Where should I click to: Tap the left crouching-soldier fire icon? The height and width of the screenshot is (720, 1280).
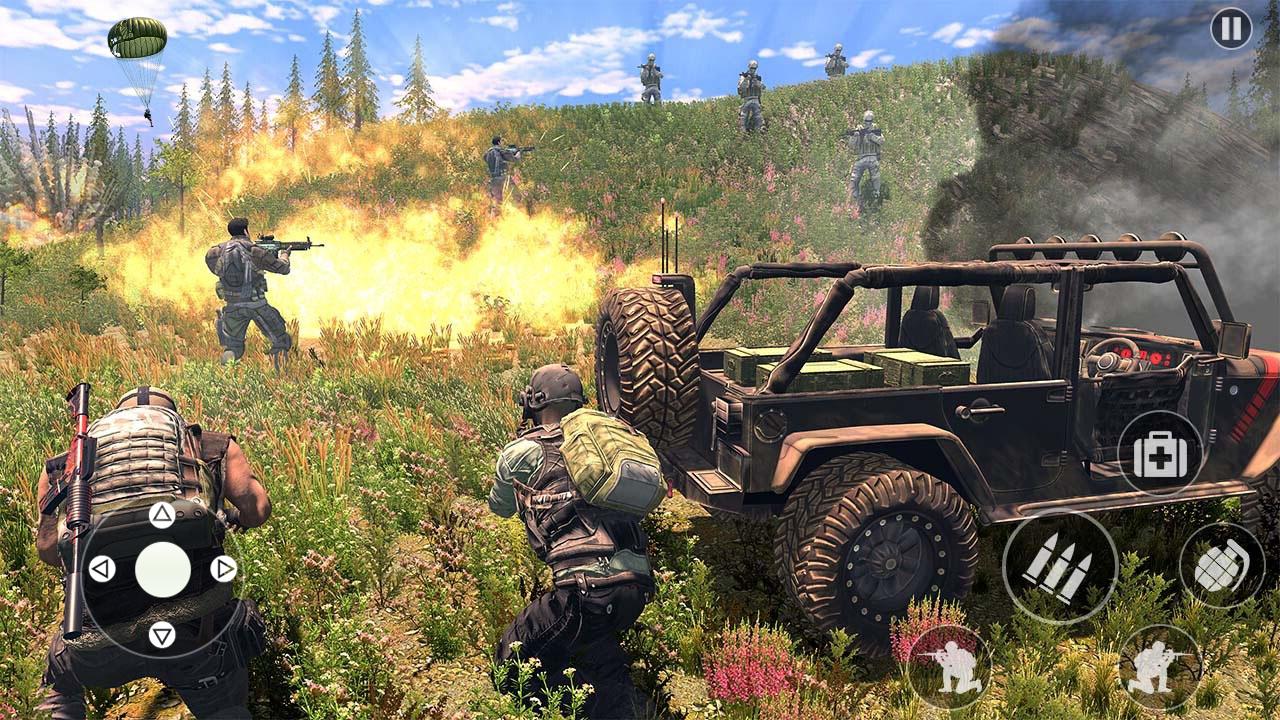tap(948, 670)
